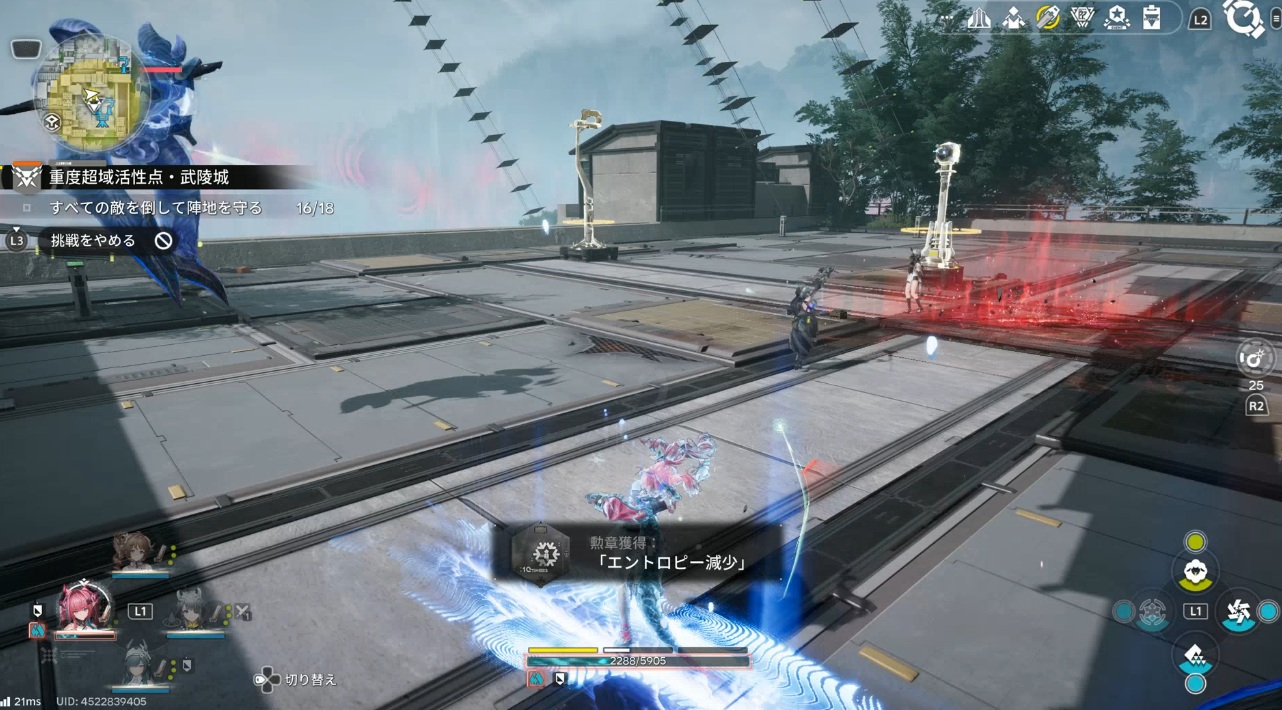Open the three-dots more options icon
The width and height of the screenshot is (1282, 710).
pos(947,18)
